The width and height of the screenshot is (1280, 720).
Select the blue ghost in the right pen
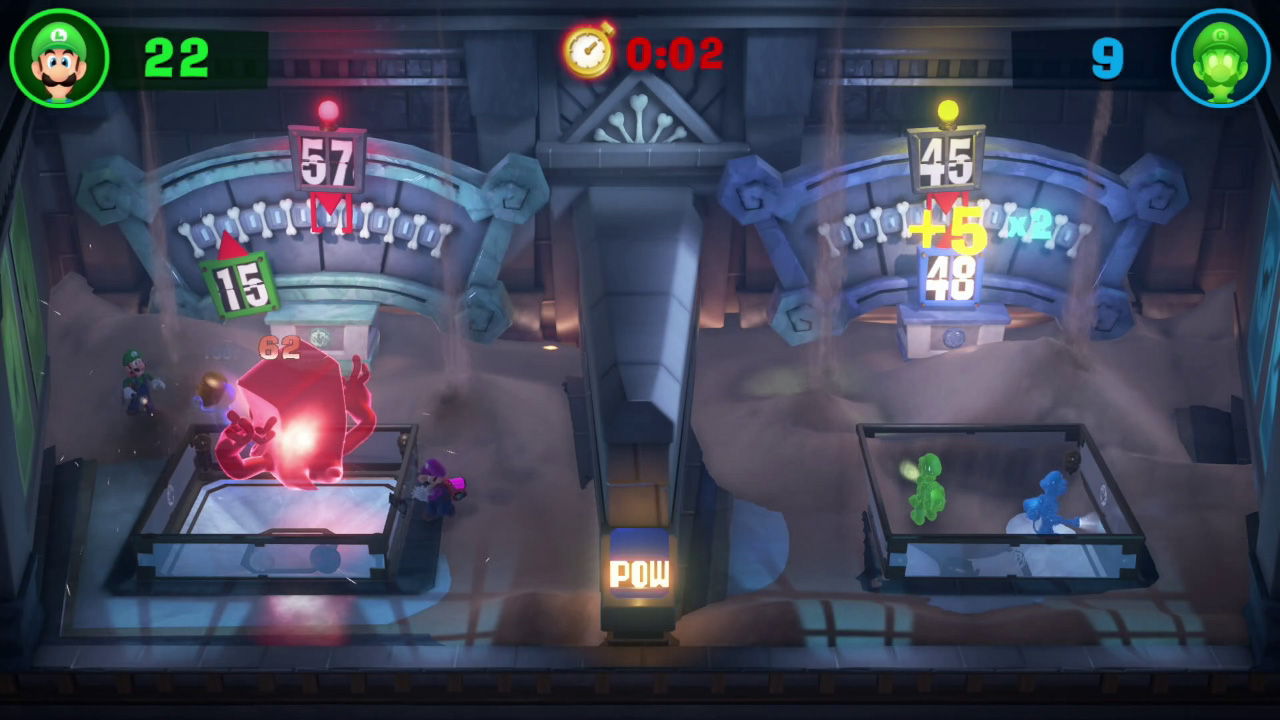(x=1046, y=497)
